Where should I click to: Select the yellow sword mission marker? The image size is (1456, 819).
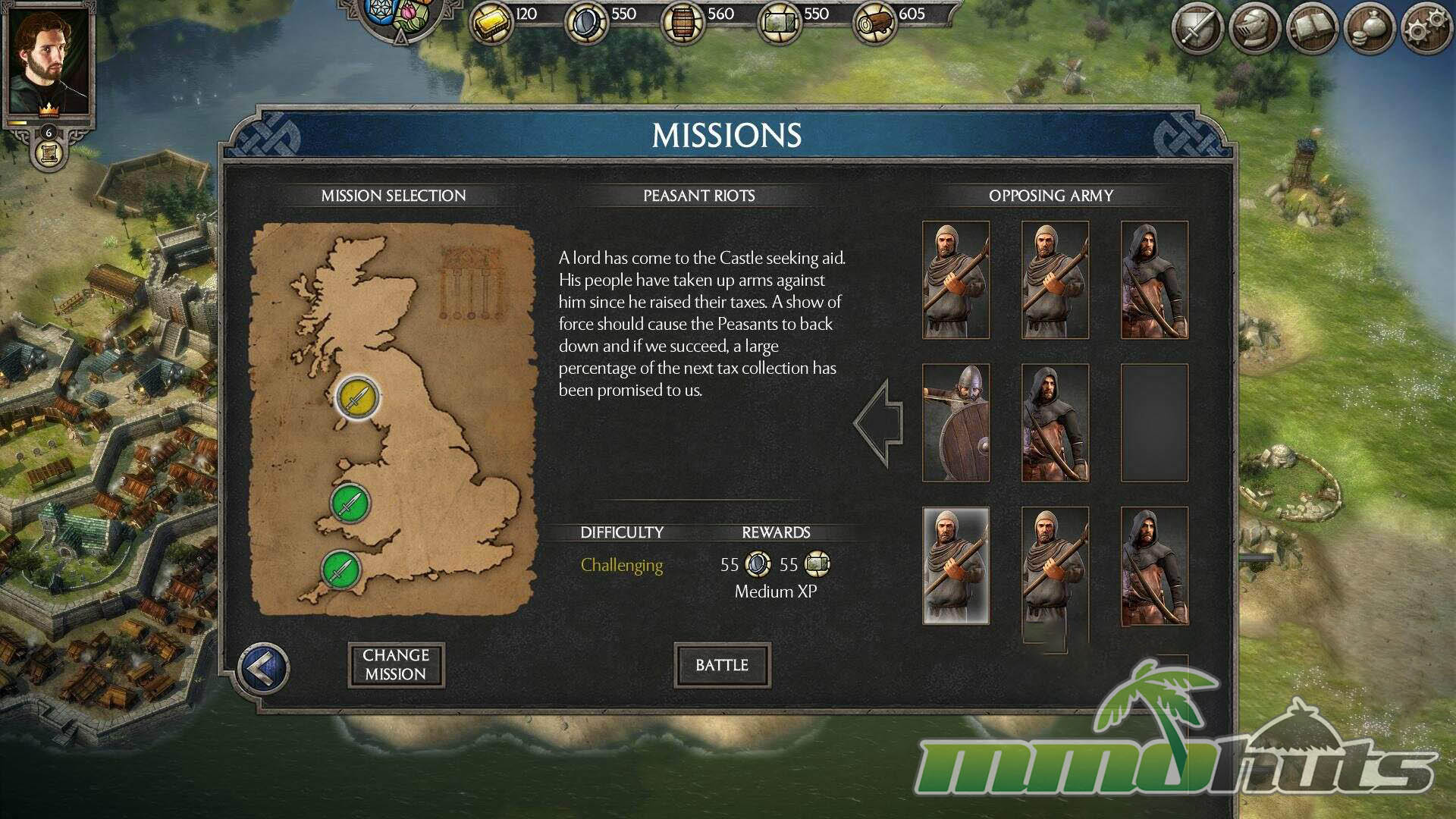point(356,396)
